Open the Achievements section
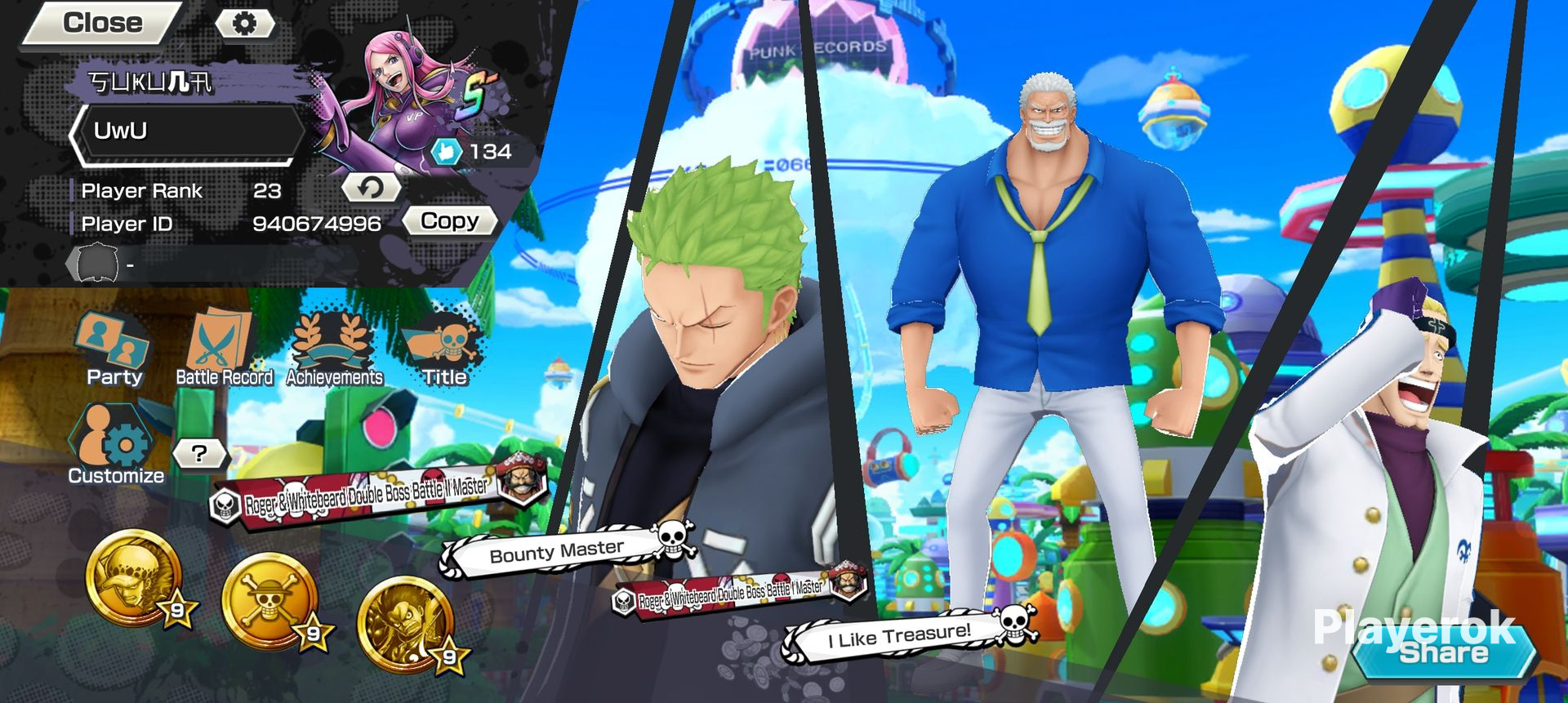 click(x=334, y=349)
